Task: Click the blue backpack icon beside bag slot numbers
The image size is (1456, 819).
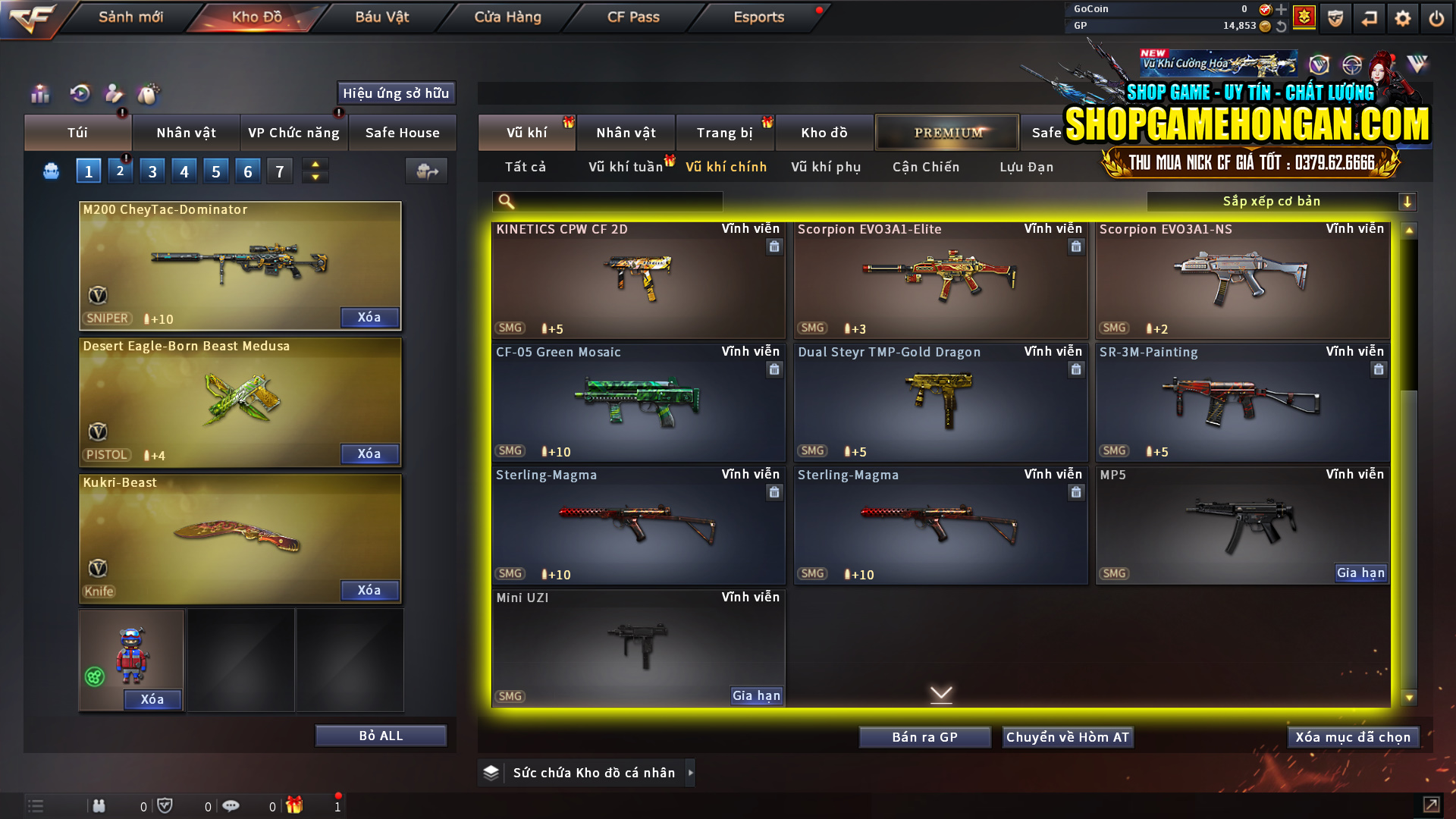Action: [50, 171]
